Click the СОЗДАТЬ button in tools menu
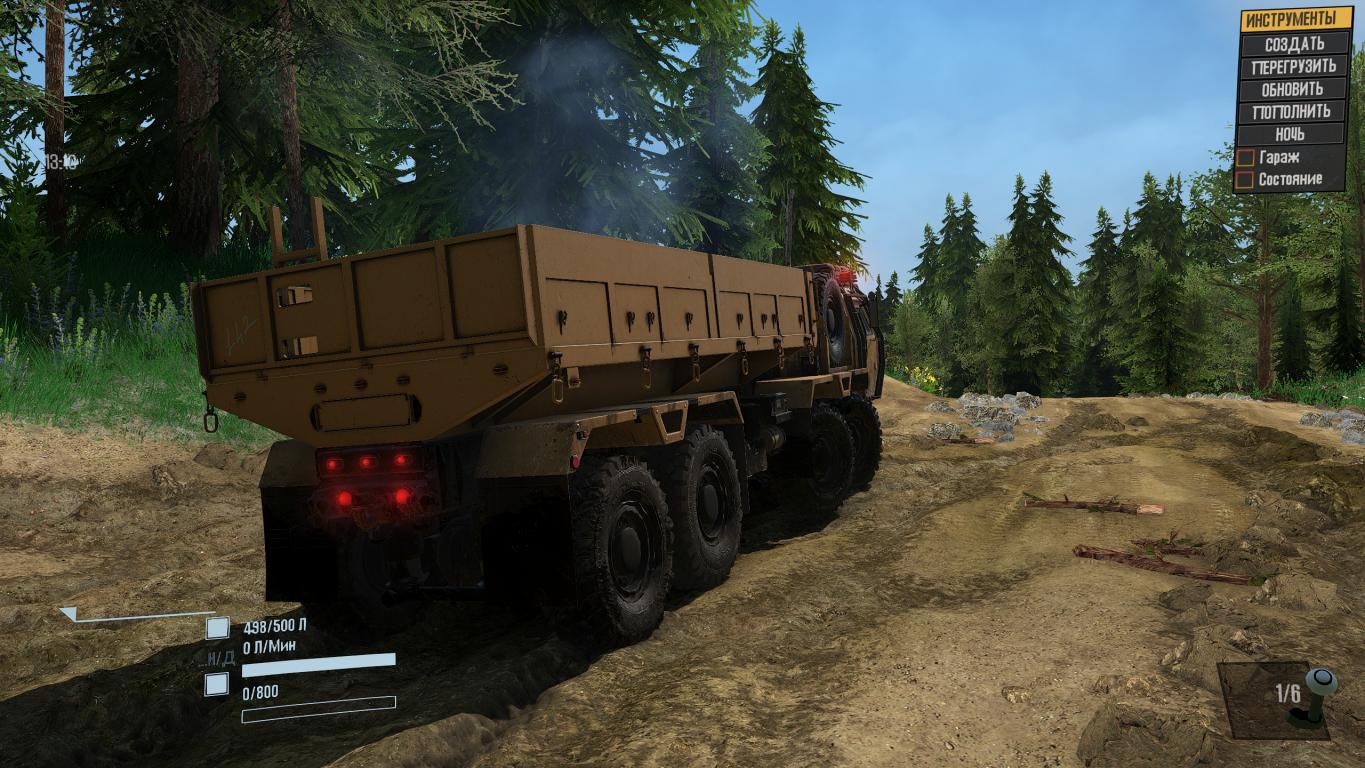The width and height of the screenshot is (1365, 768). [x=1293, y=44]
